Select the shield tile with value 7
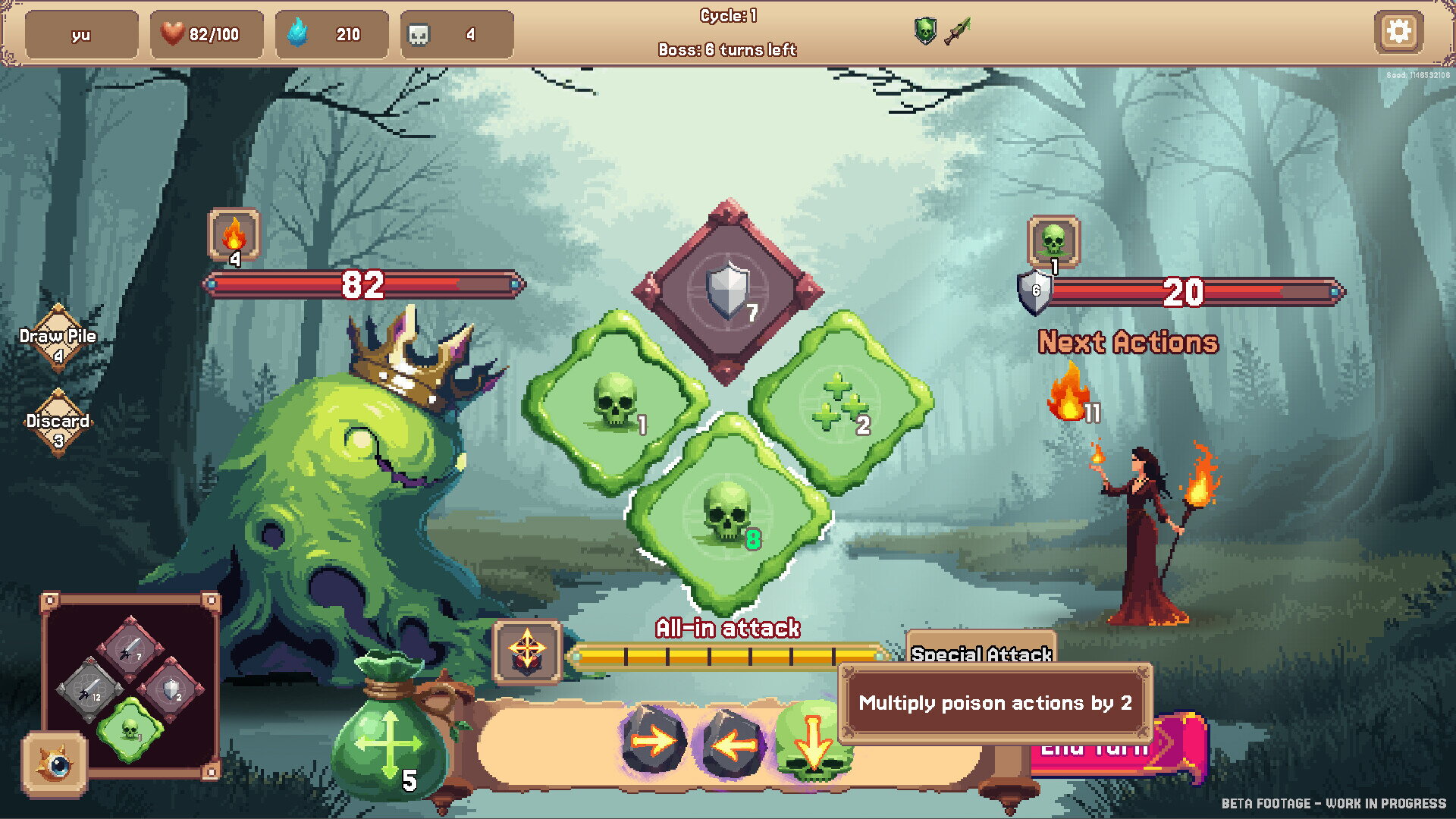The height and width of the screenshot is (819, 1456). [x=726, y=292]
